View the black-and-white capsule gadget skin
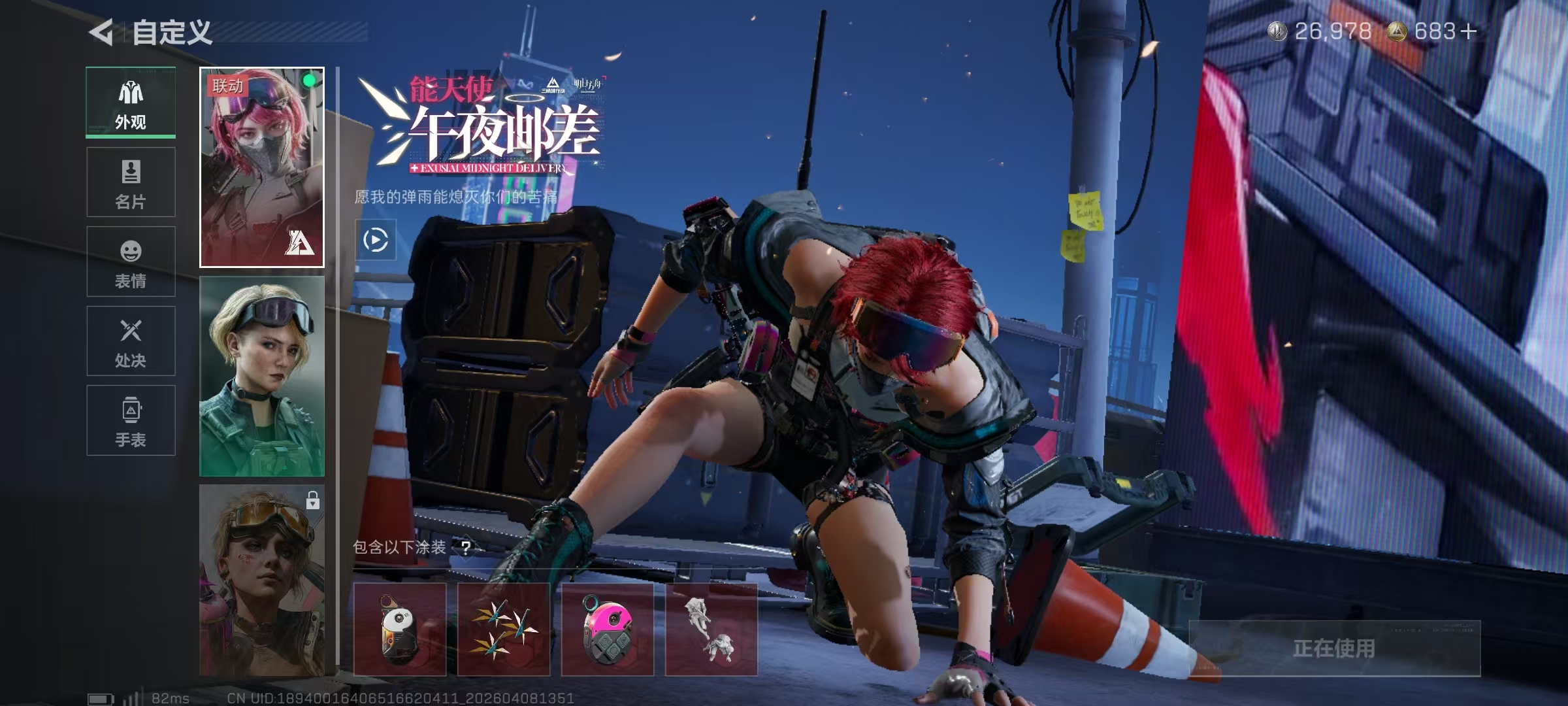This screenshot has height=706, width=1568. point(400,630)
